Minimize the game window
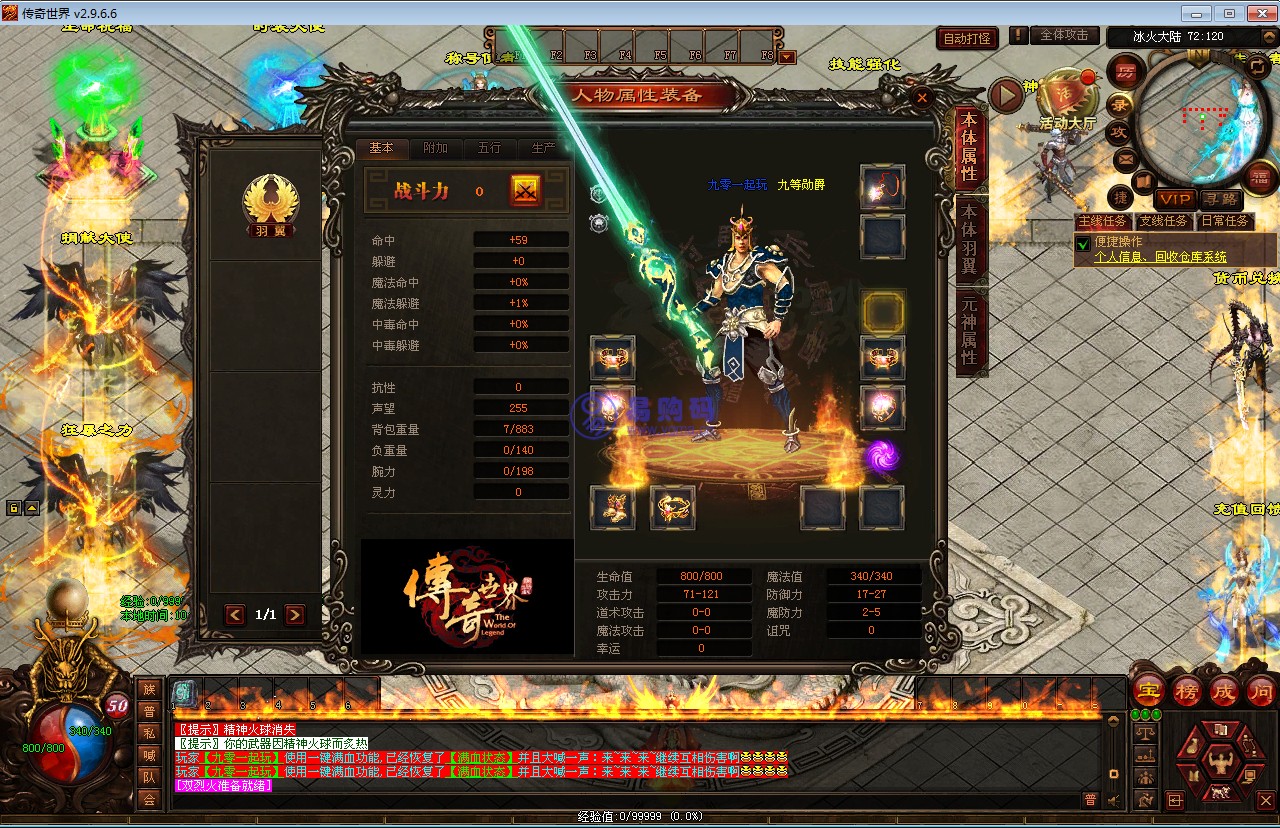Screen dimensions: 1280x828 1195,12
